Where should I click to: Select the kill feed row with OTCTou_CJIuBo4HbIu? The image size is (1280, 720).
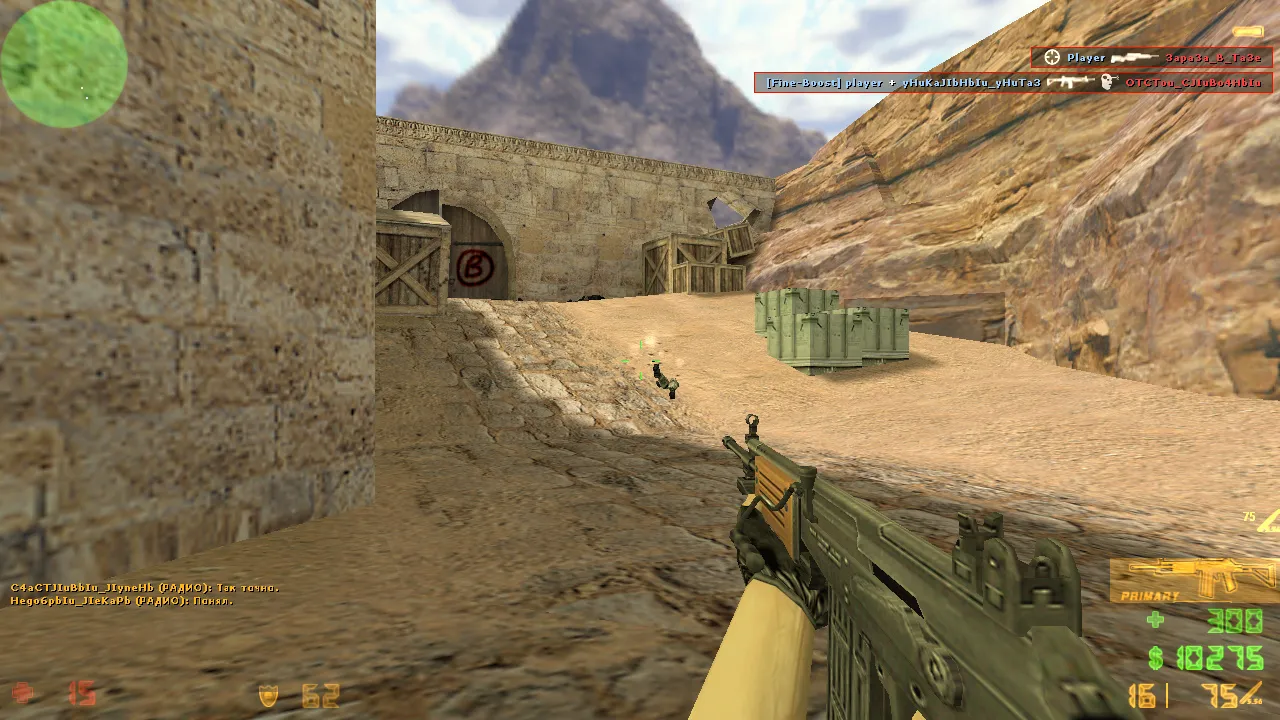1013,82
